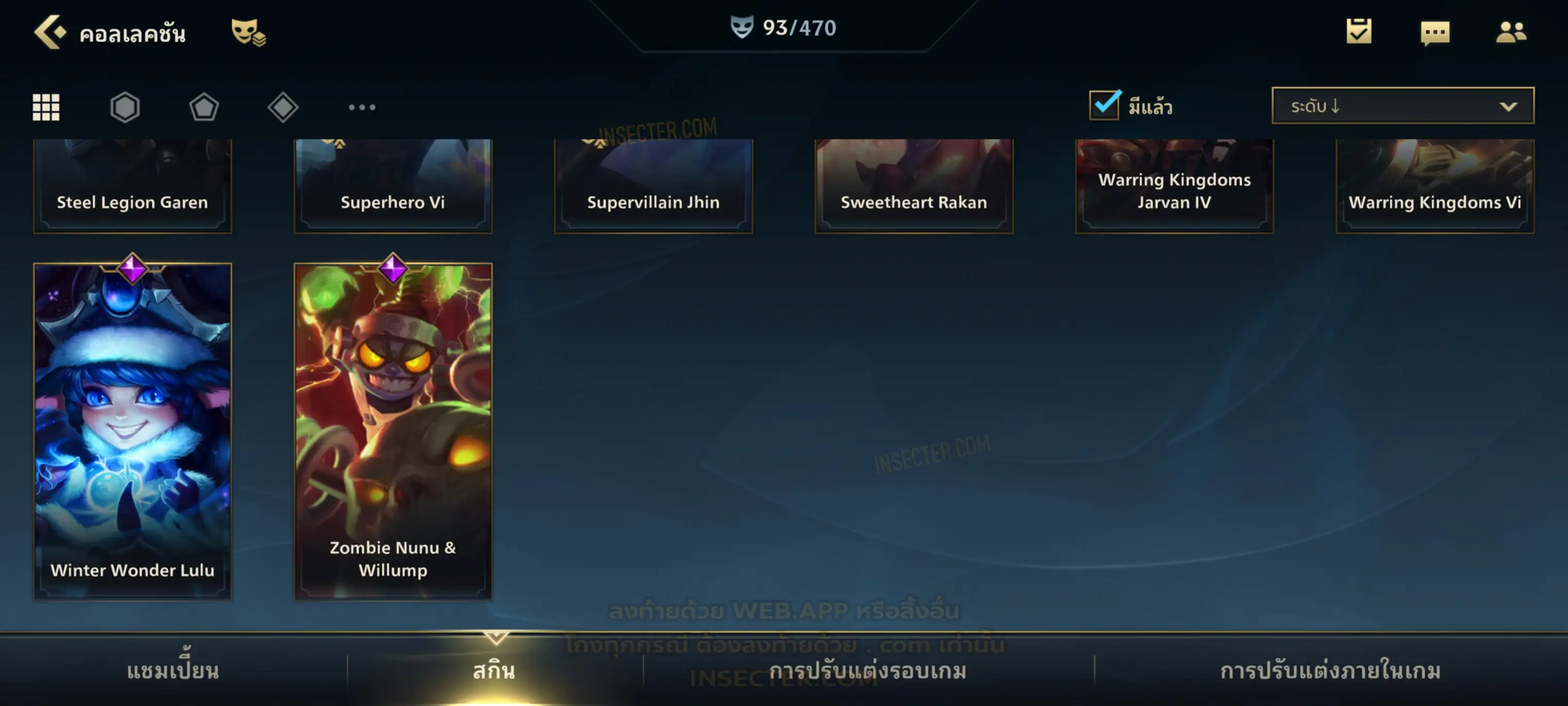The image size is (1568, 706).
Task: Choose the Superhero Vi skin card
Action: (x=393, y=185)
